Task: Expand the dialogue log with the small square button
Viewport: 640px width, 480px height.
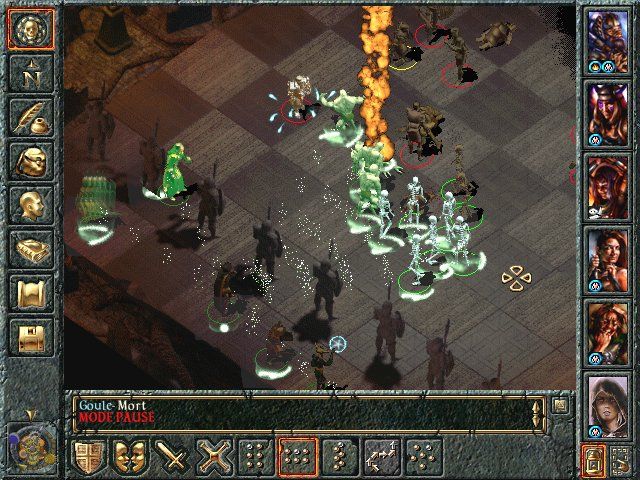Action: pos(561,405)
